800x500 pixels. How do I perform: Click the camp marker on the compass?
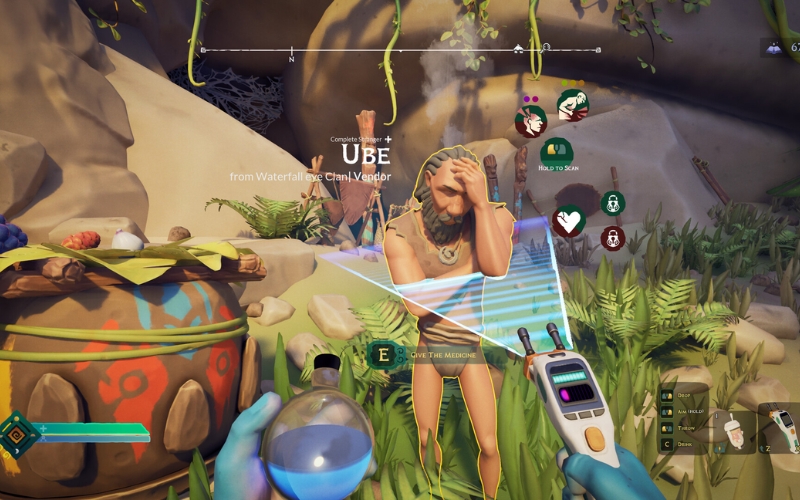click(518, 47)
